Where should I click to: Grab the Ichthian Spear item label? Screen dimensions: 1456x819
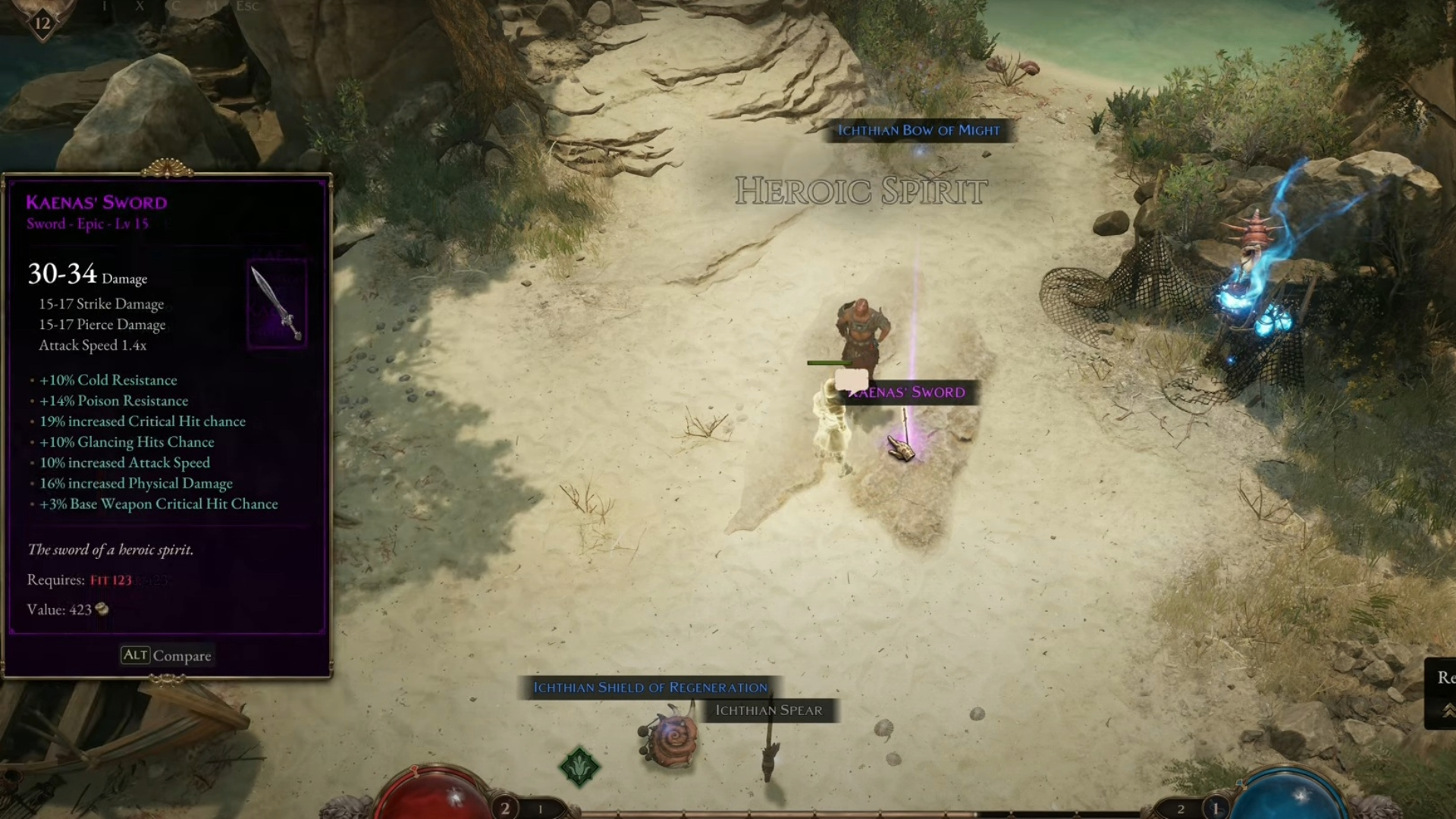(x=768, y=711)
